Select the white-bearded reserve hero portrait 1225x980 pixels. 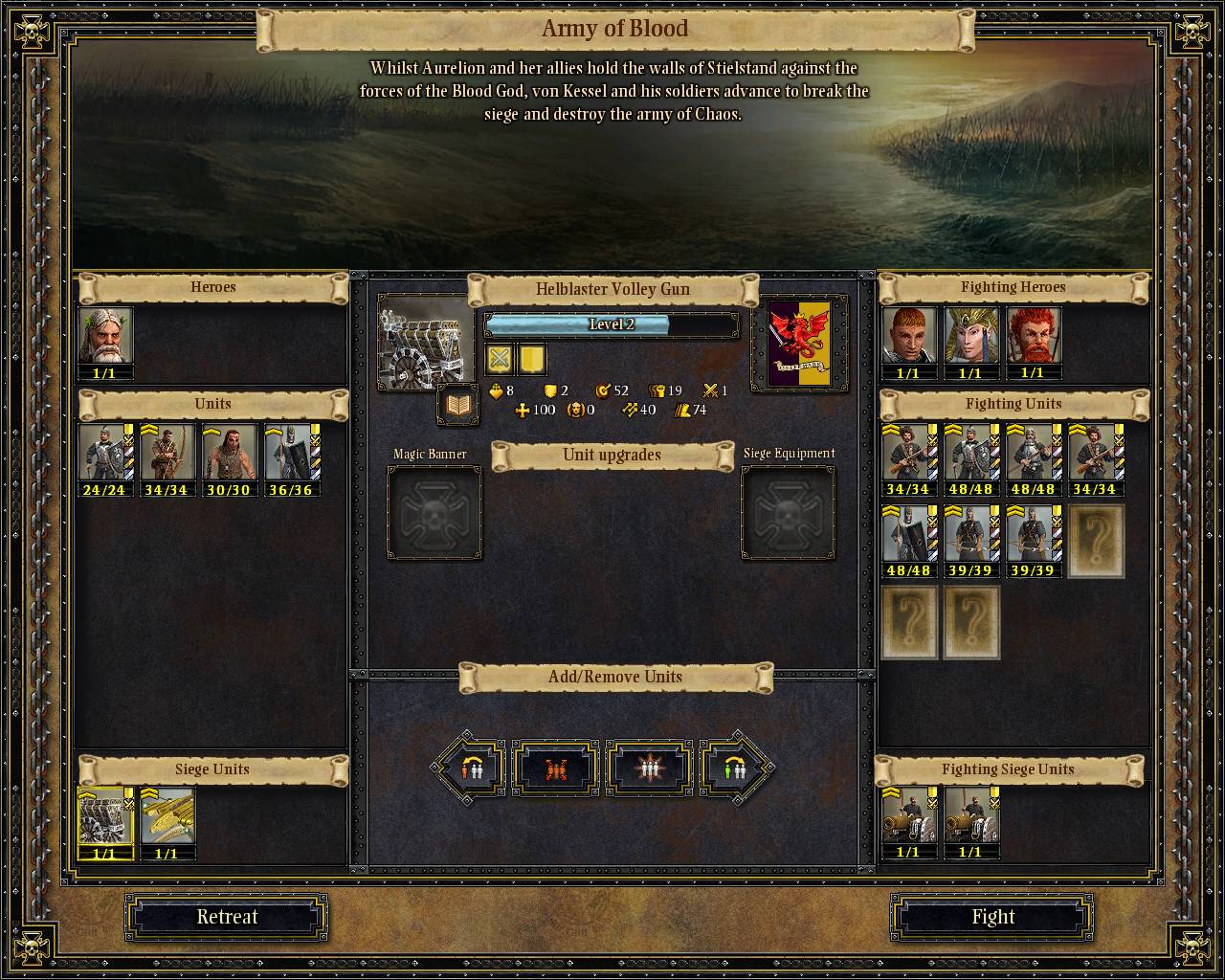tap(104, 336)
